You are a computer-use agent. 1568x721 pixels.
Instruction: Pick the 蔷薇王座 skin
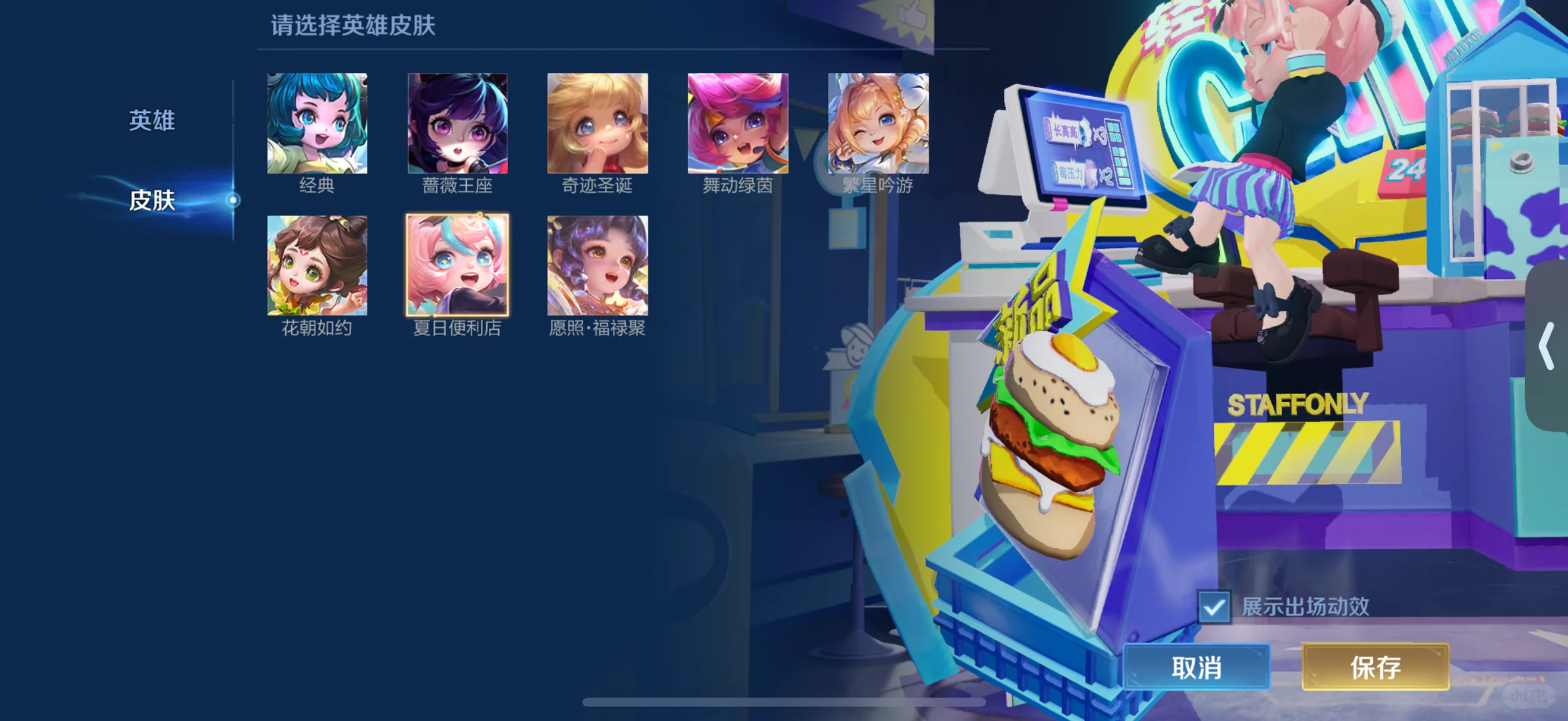pos(457,124)
